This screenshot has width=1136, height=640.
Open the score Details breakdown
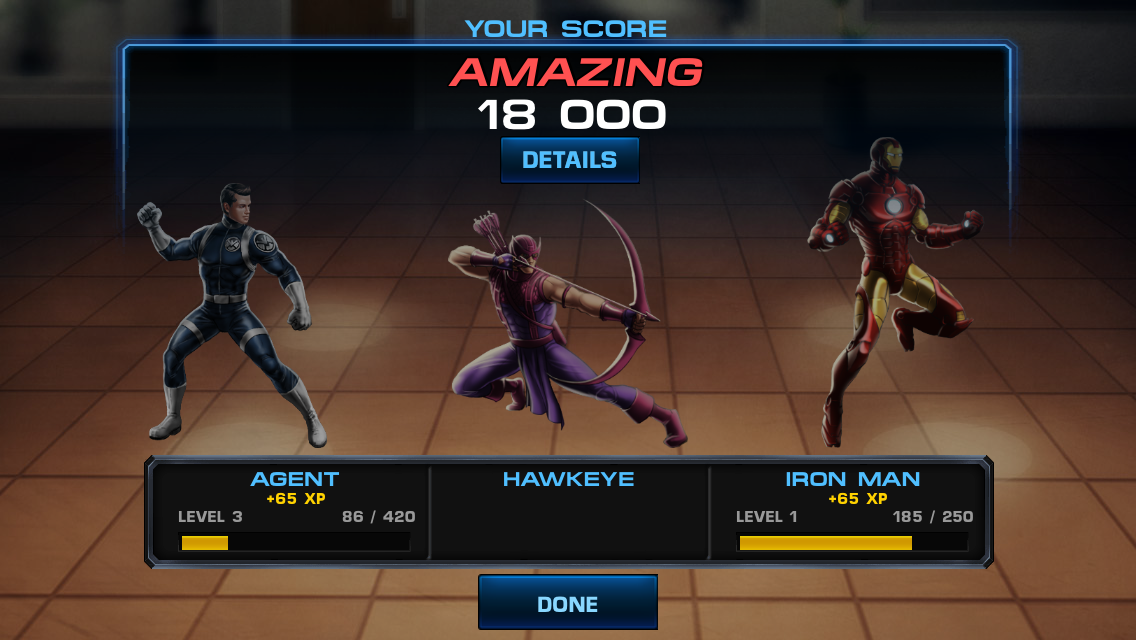pos(569,160)
